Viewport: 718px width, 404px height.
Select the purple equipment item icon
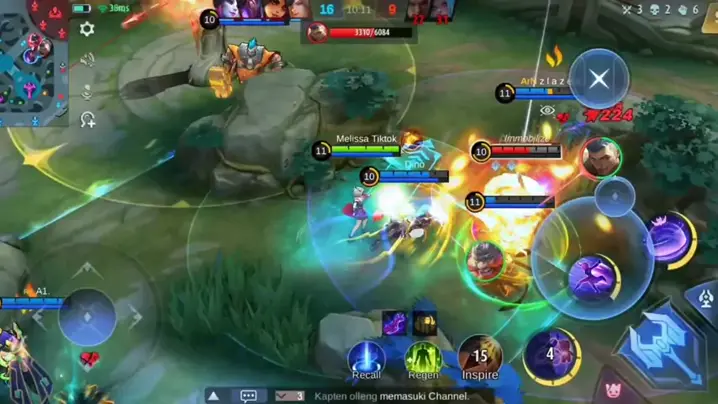(x=394, y=323)
